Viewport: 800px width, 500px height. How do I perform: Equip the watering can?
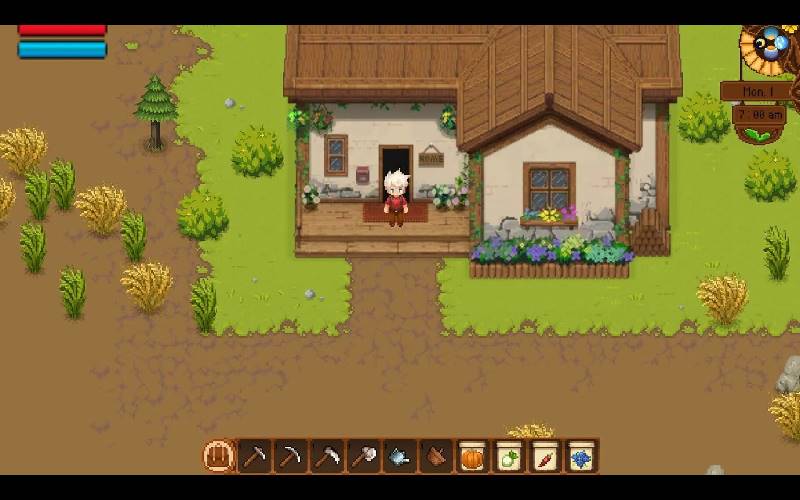pyautogui.click(x=399, y=457)
